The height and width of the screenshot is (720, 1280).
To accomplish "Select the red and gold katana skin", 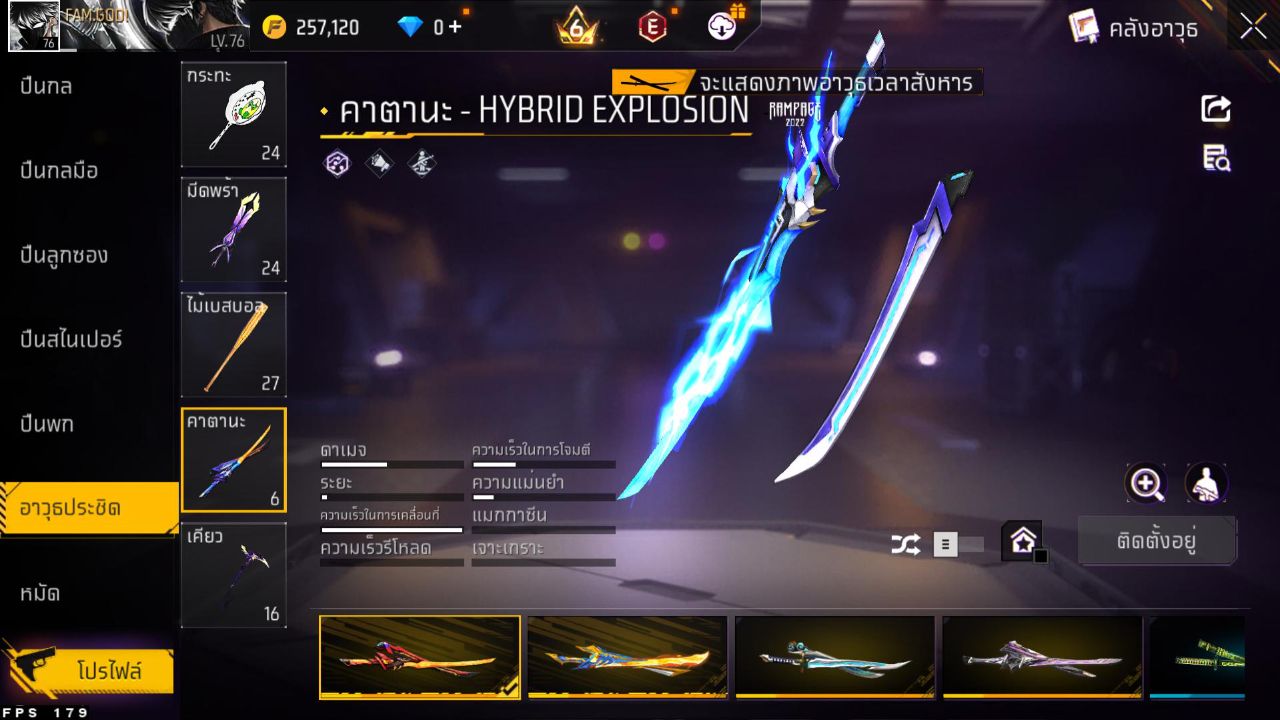I will pos(420,656).
